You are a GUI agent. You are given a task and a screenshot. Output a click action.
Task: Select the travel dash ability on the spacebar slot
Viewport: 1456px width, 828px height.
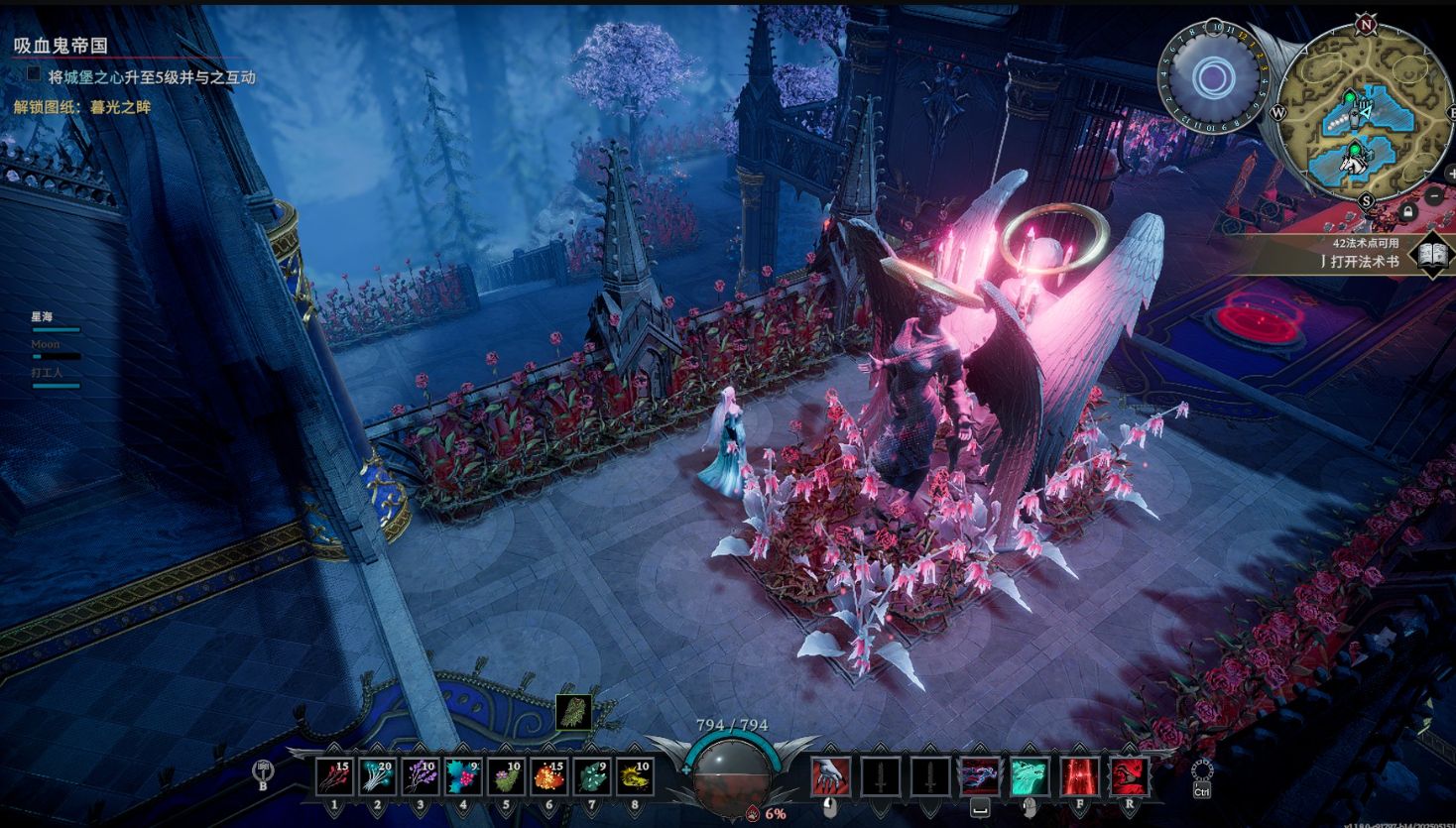click(978, 776)
